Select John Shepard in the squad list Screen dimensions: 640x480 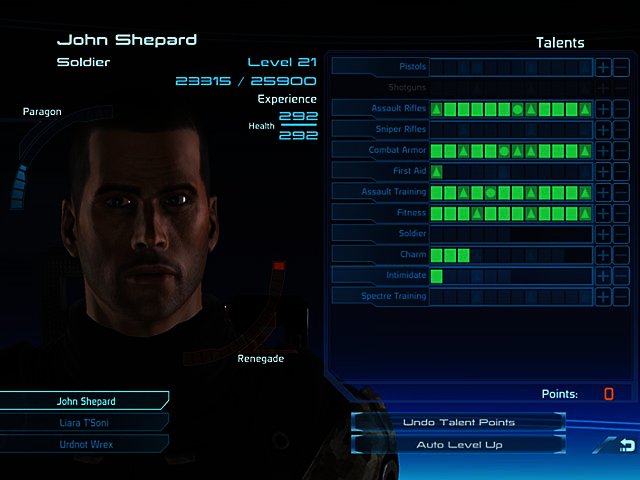(x=85, y=401)
